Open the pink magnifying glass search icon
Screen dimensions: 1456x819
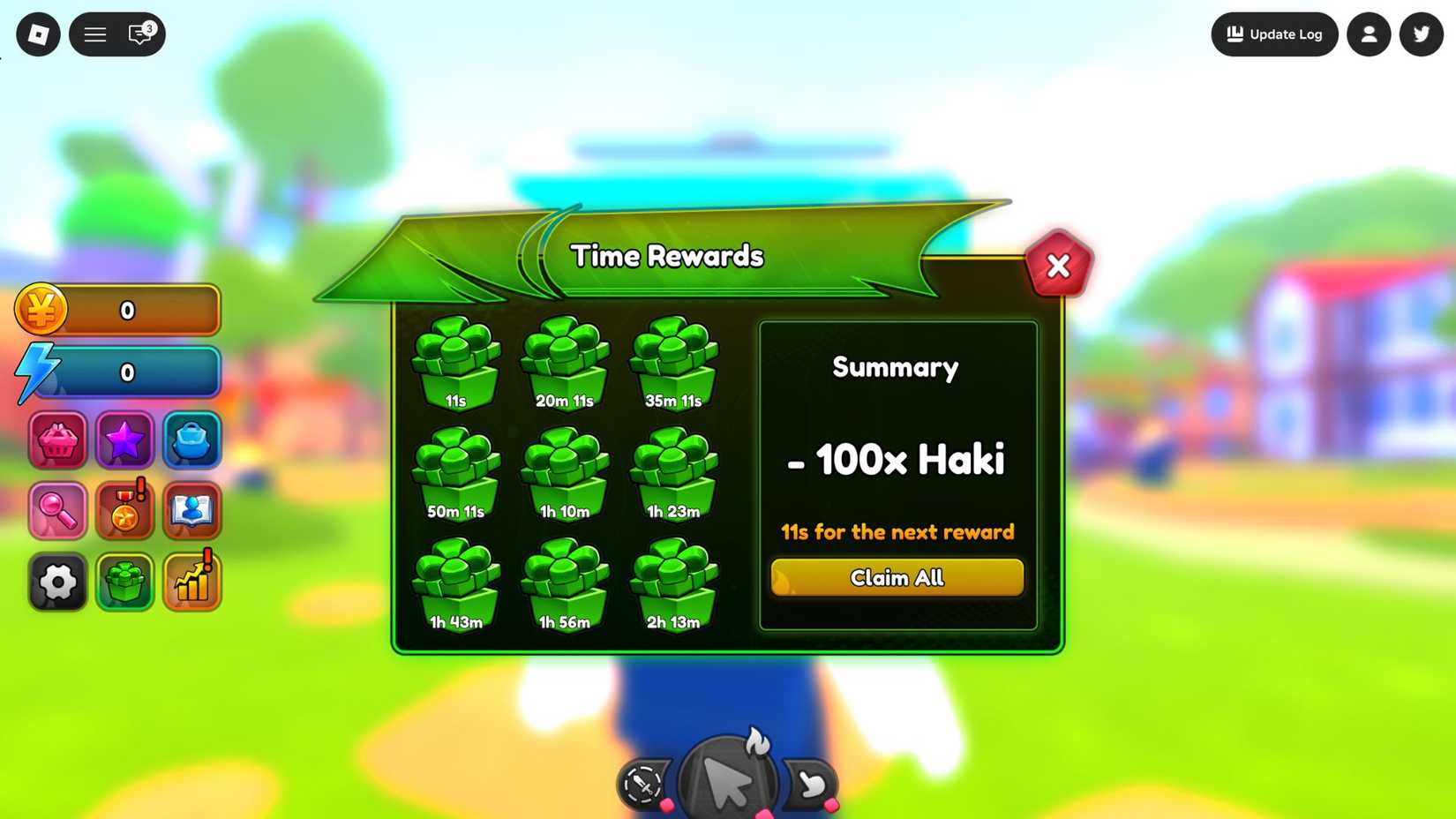coord(56,510)
